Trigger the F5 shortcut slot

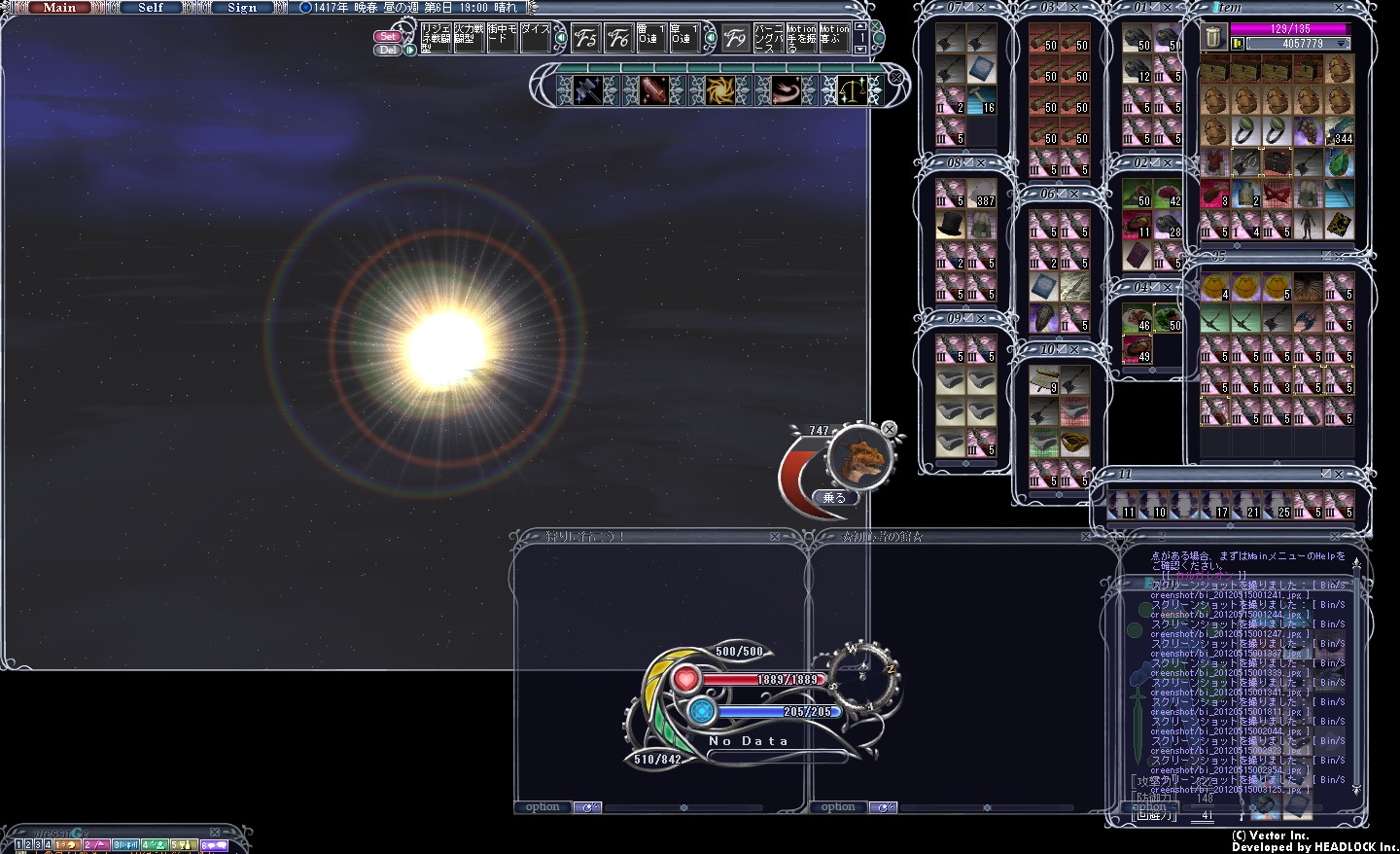pyautogui.click(x=585, y=38)
